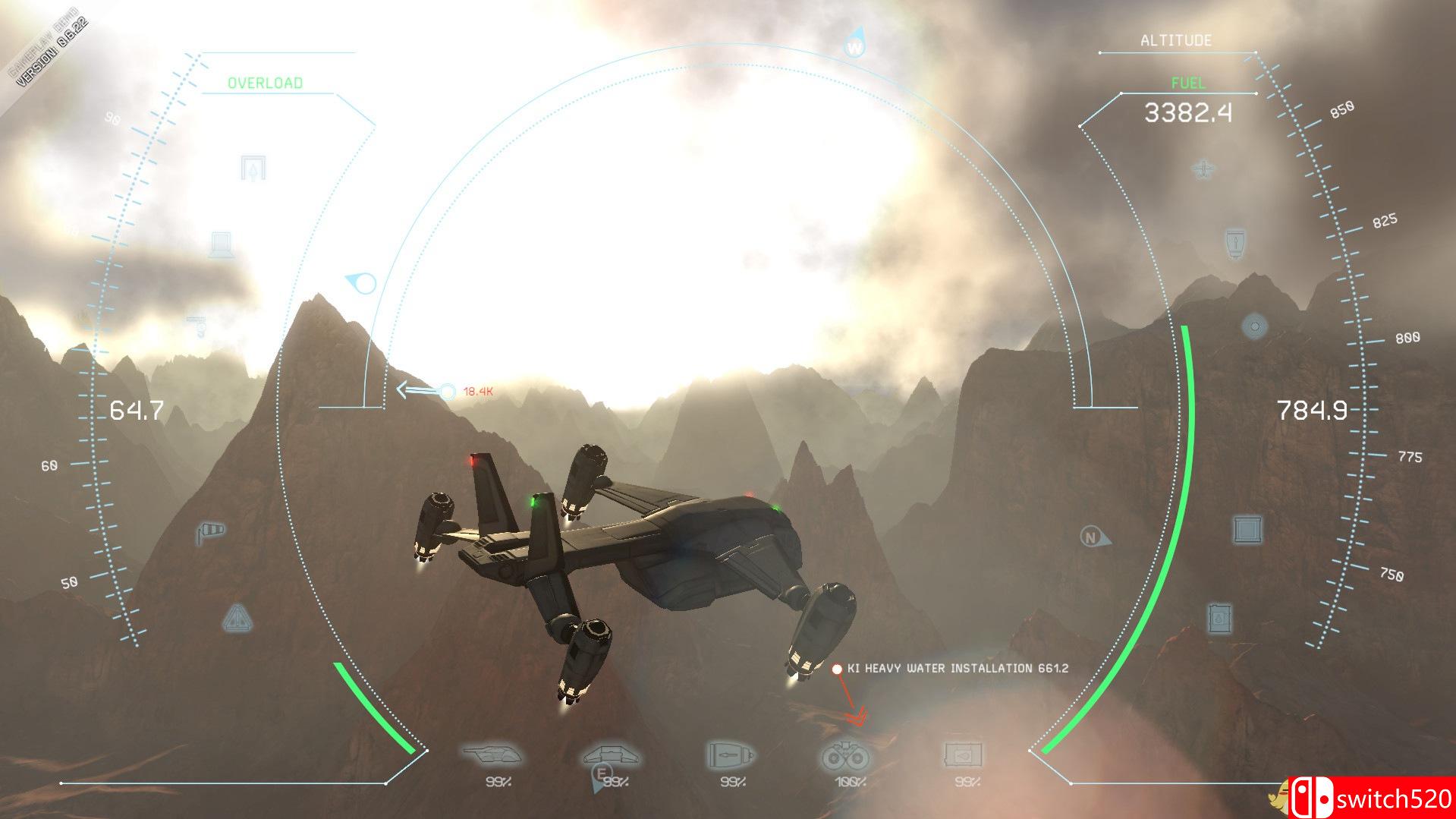Toggle the OVERLOAD indicator
Screen dimensions: 1456x819
pyautogui.click(x=266, y=83)
